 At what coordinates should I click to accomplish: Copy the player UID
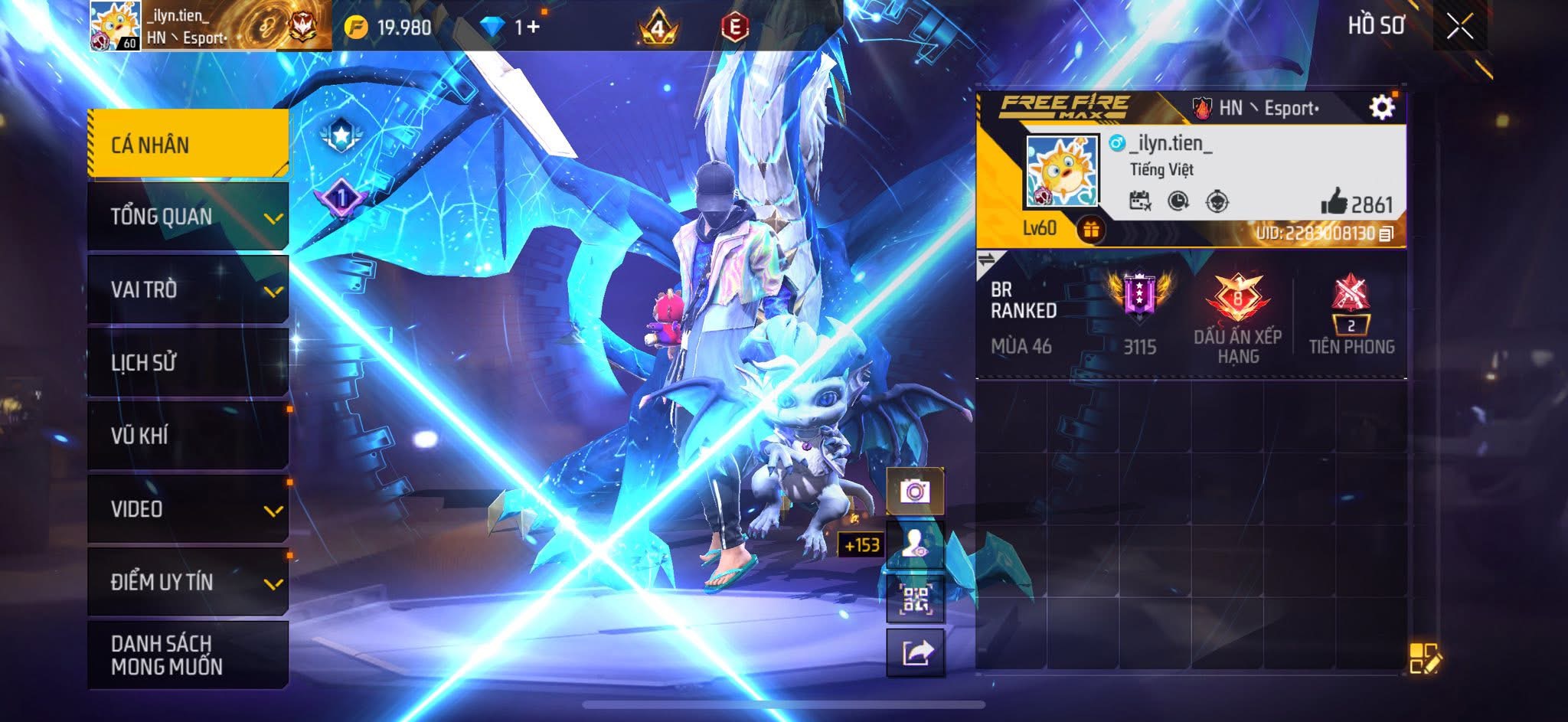[x=1386, y=234]
